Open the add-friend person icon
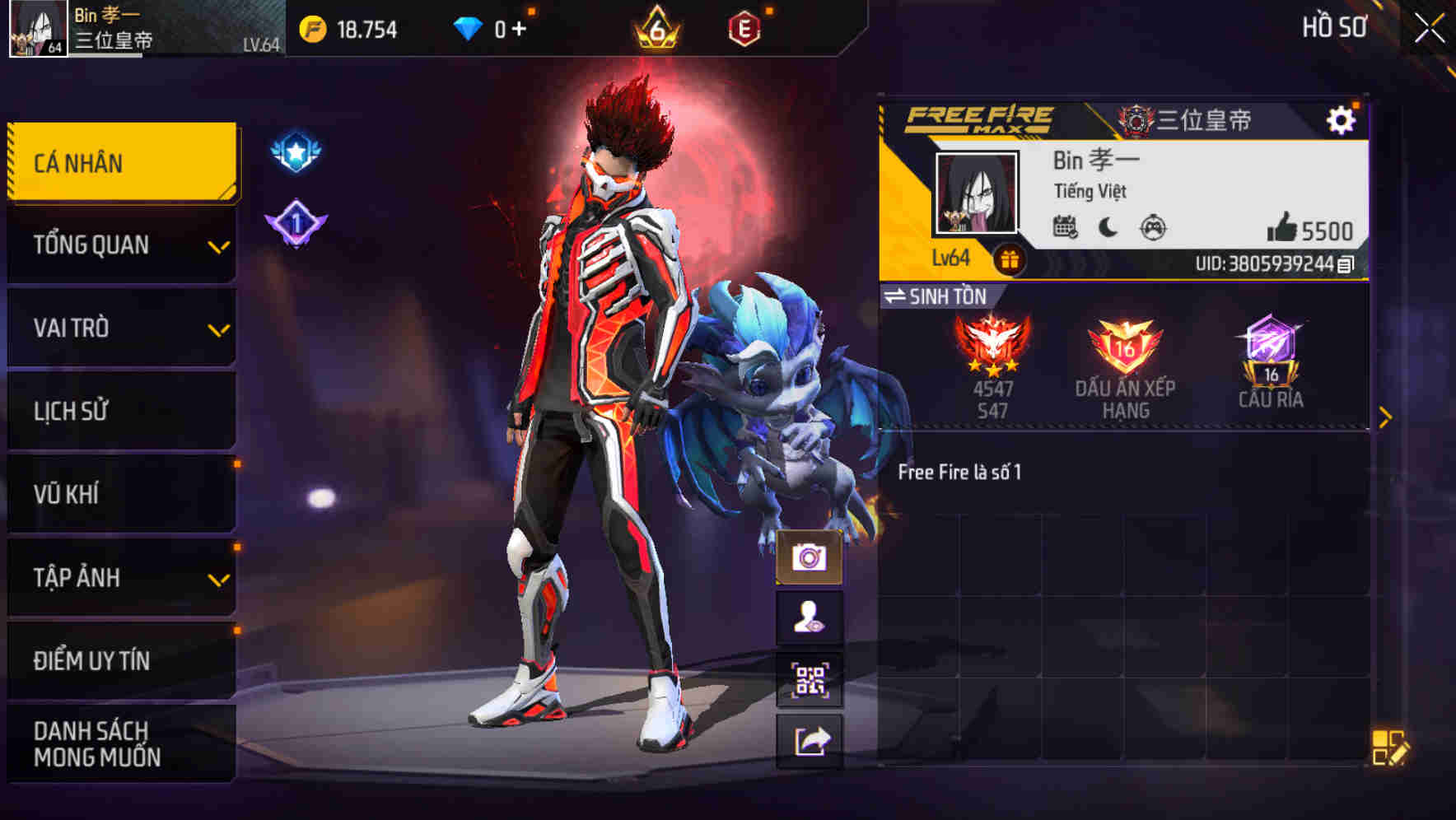The width and height of the screenshot is (1456, 820). point(810,618)
